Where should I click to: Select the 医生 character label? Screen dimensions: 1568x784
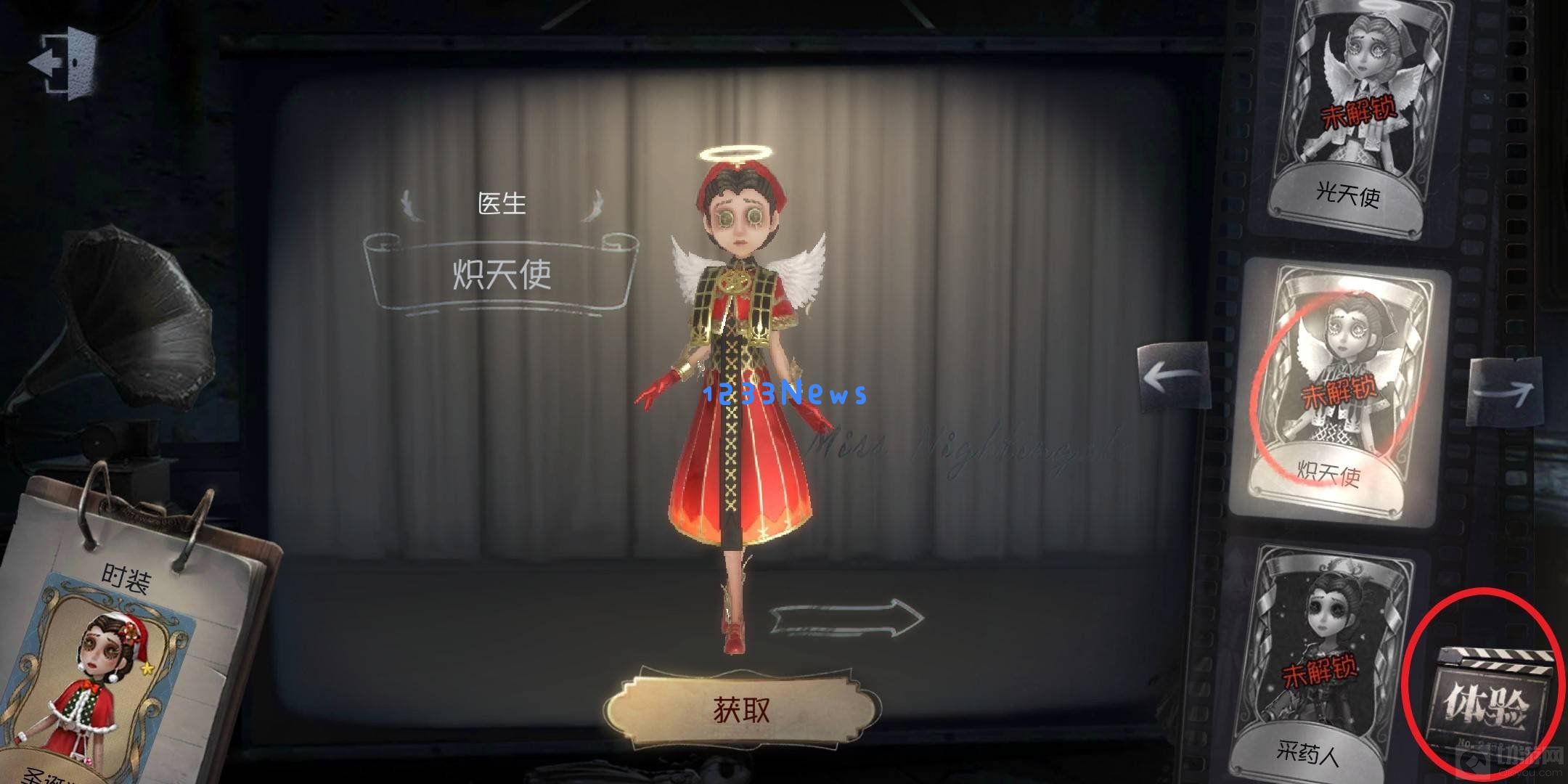pos(505,203)
